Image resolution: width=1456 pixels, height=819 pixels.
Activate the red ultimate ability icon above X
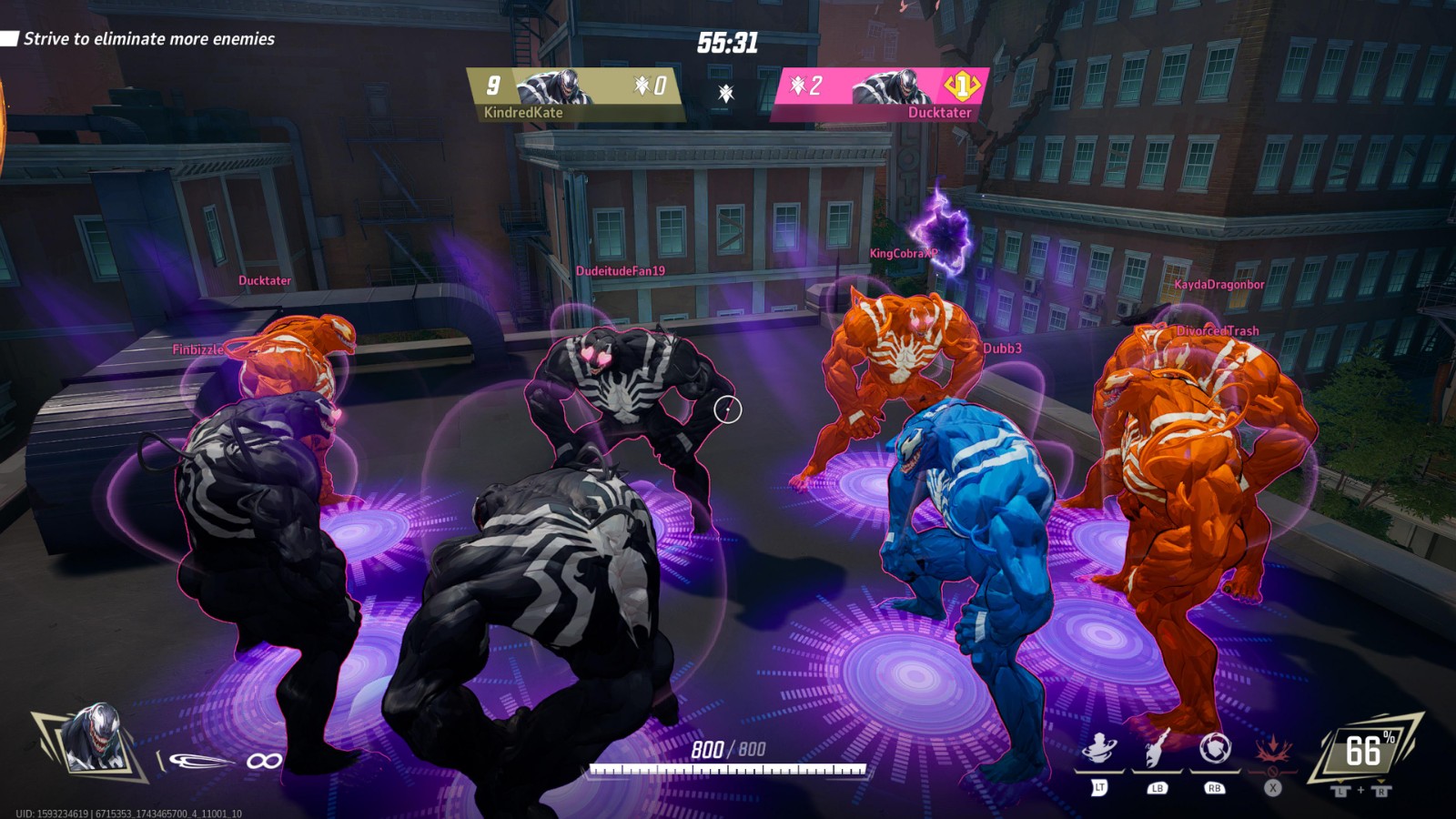click(1271, 749)
